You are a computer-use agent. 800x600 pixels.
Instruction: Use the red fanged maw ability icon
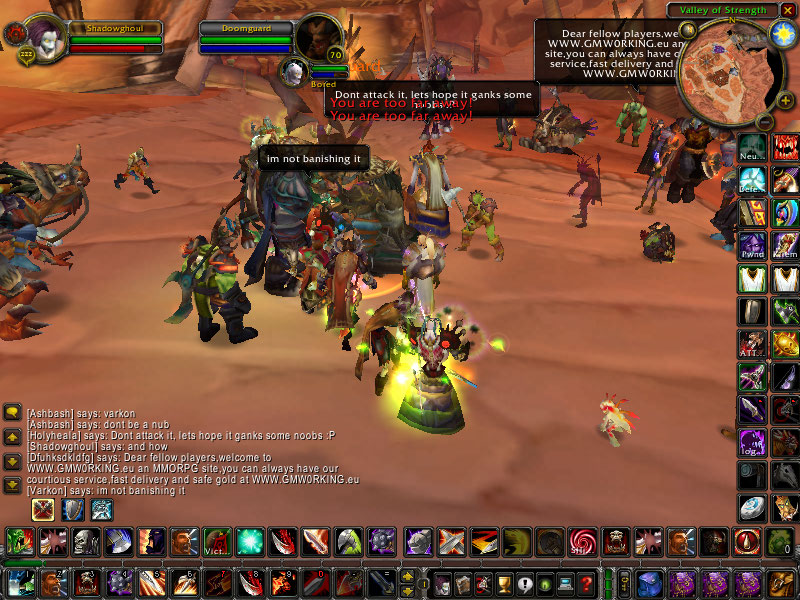coord(785,148)
